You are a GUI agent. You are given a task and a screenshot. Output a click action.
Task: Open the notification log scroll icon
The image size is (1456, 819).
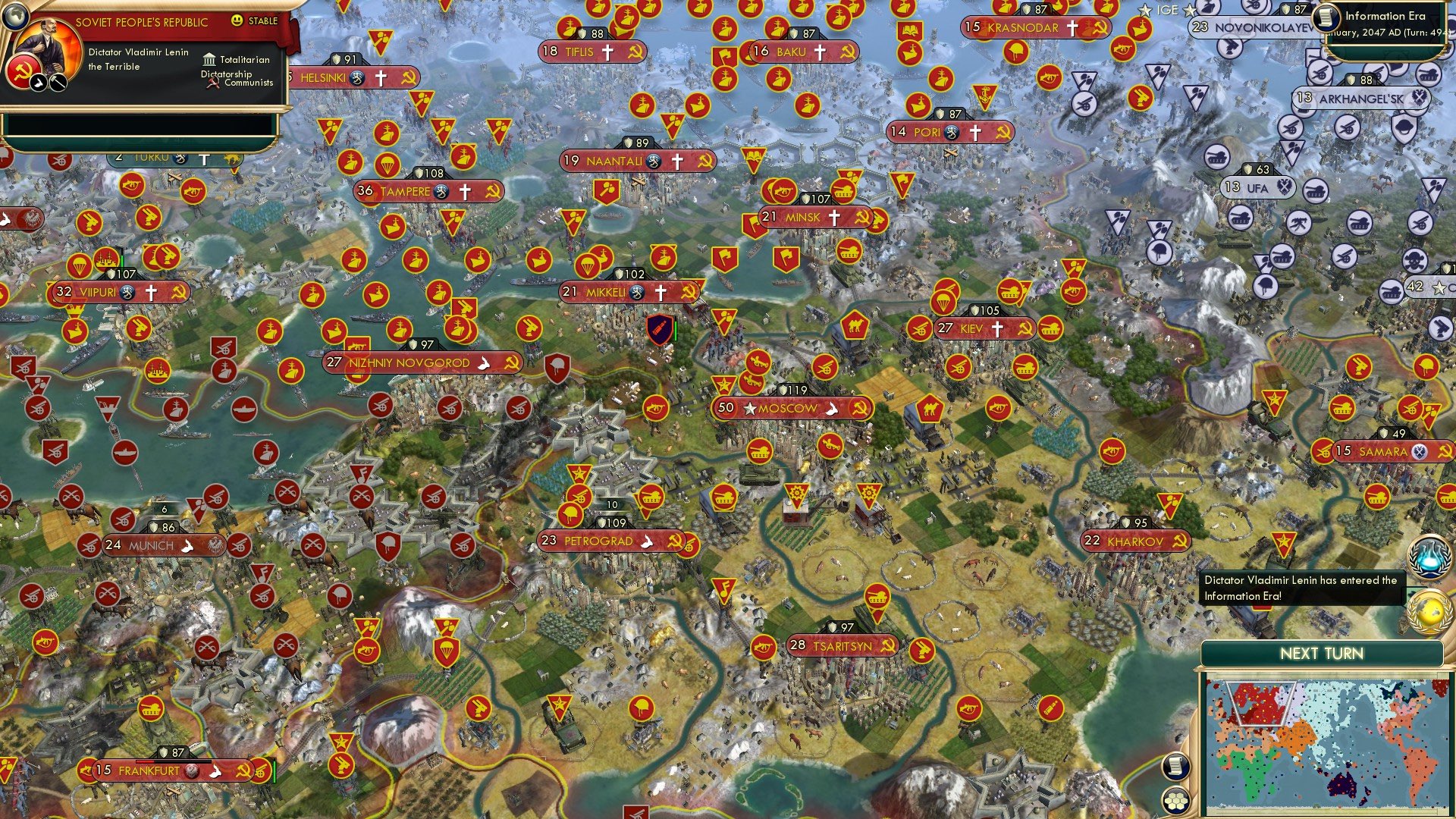(x=1176, y=766)
